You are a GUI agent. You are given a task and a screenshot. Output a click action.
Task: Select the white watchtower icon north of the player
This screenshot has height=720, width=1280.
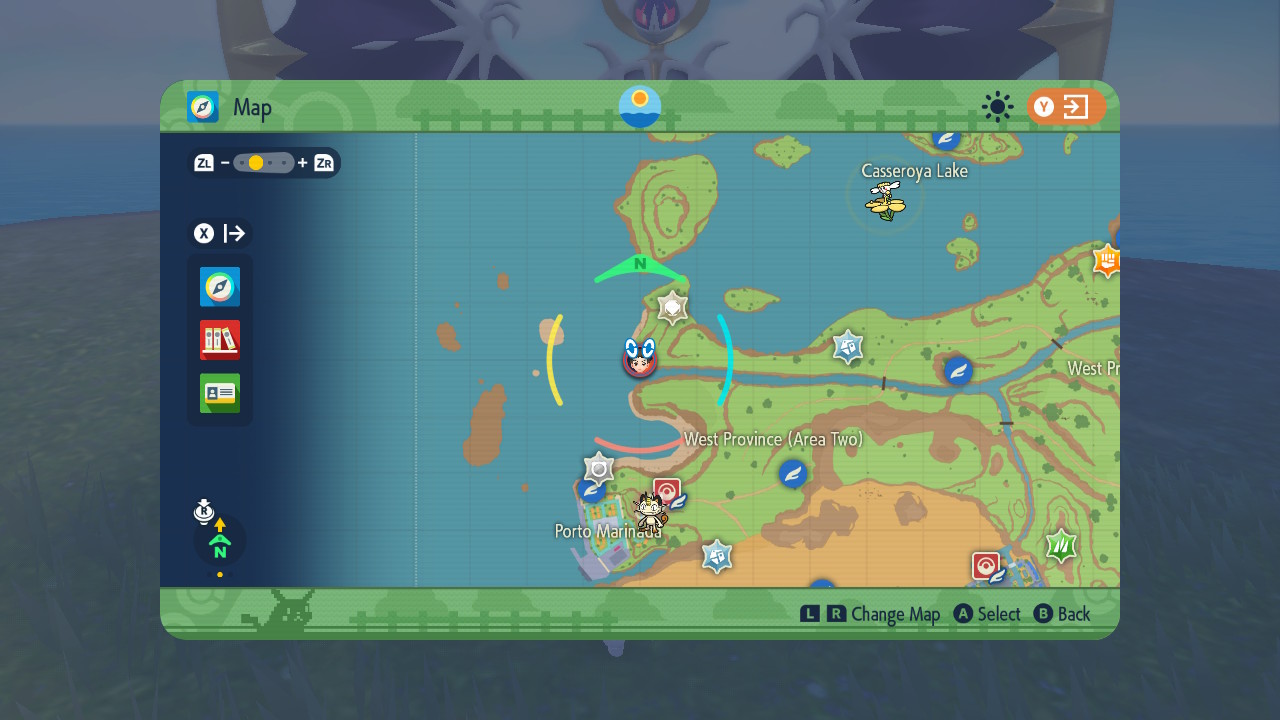pyautogui.click(x=671, y=307)
